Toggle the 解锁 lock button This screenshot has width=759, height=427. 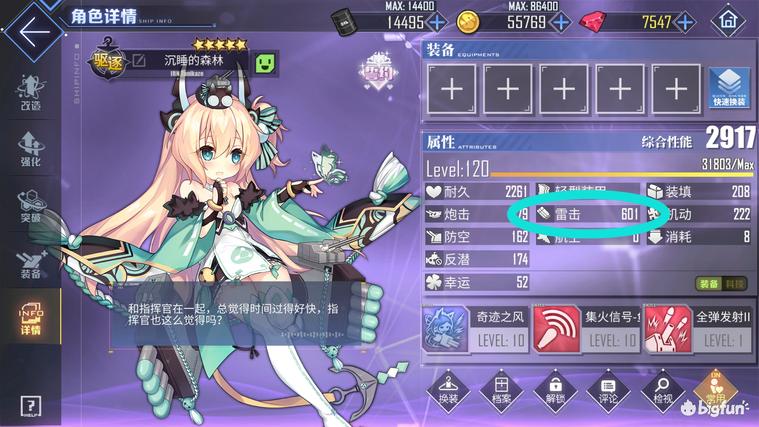551,391
